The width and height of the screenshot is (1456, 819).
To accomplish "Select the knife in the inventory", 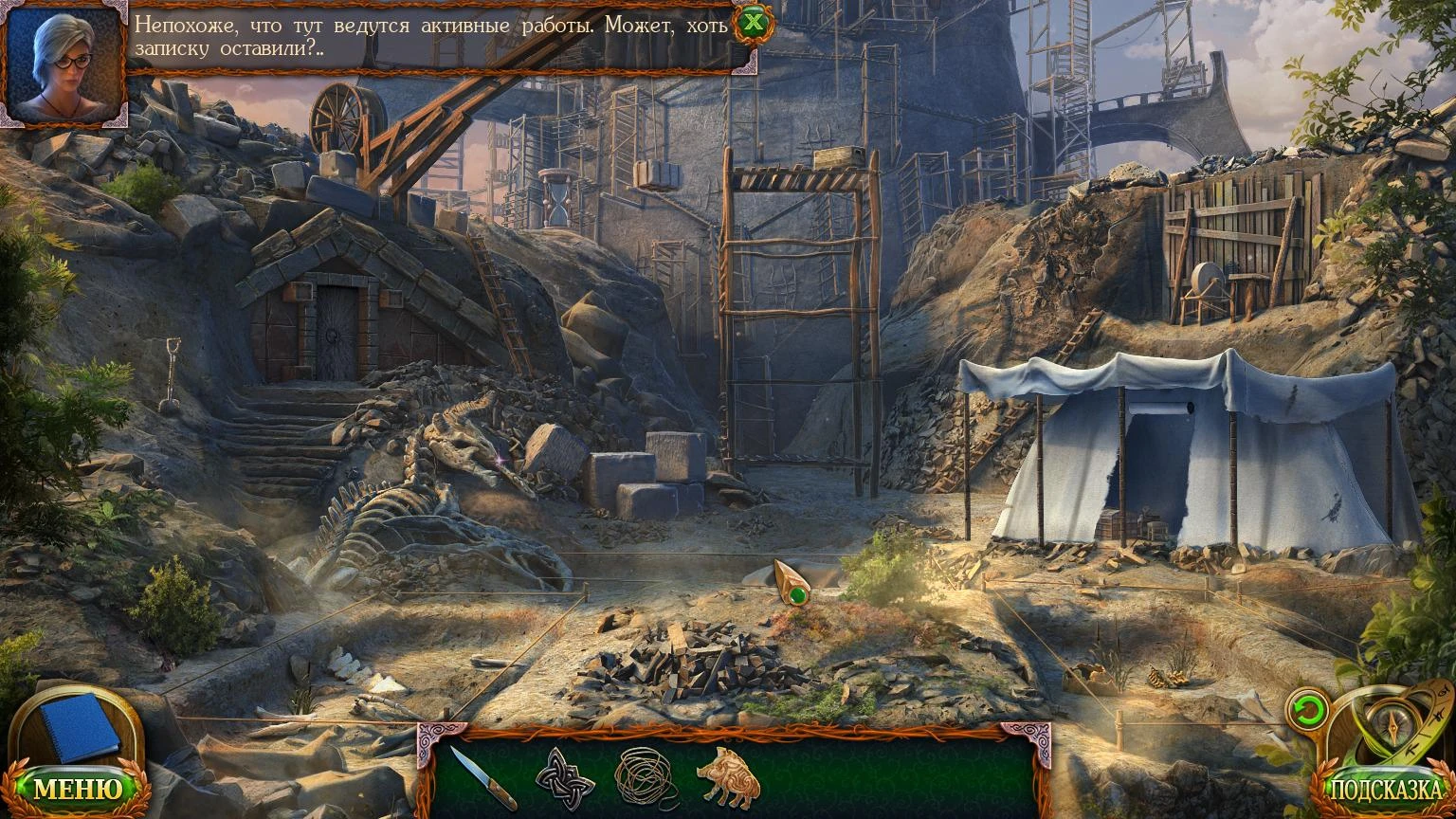I will click(482, 777).
